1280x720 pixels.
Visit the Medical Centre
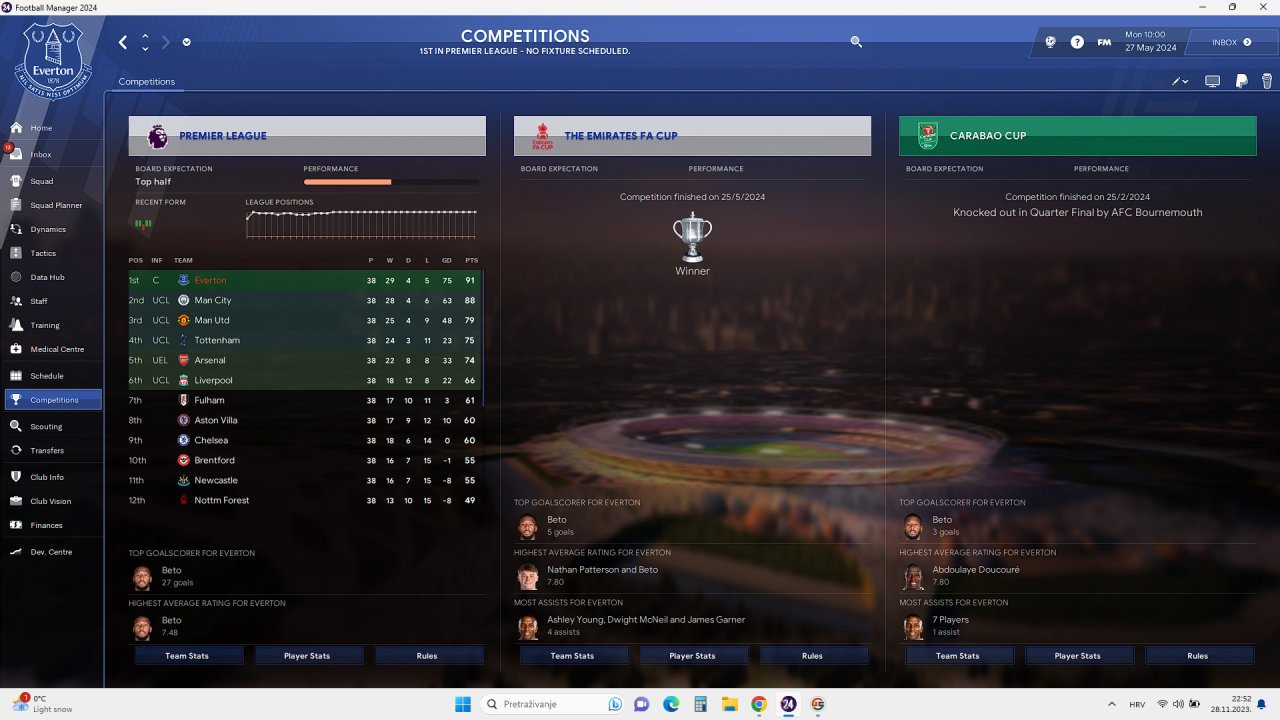[x=57, y=349]
